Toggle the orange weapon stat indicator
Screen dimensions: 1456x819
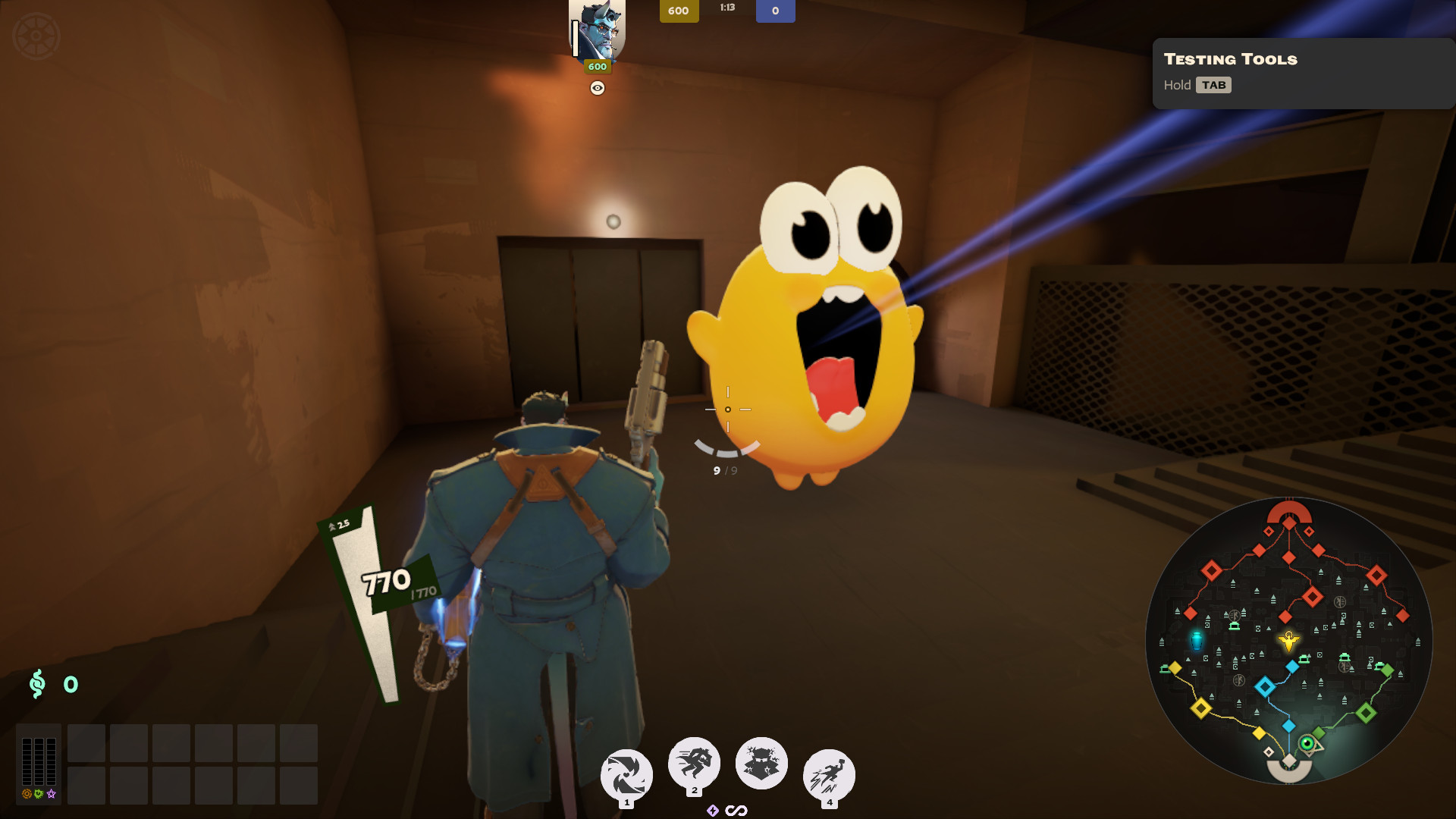pyautogui.click(x=27, y=793)
